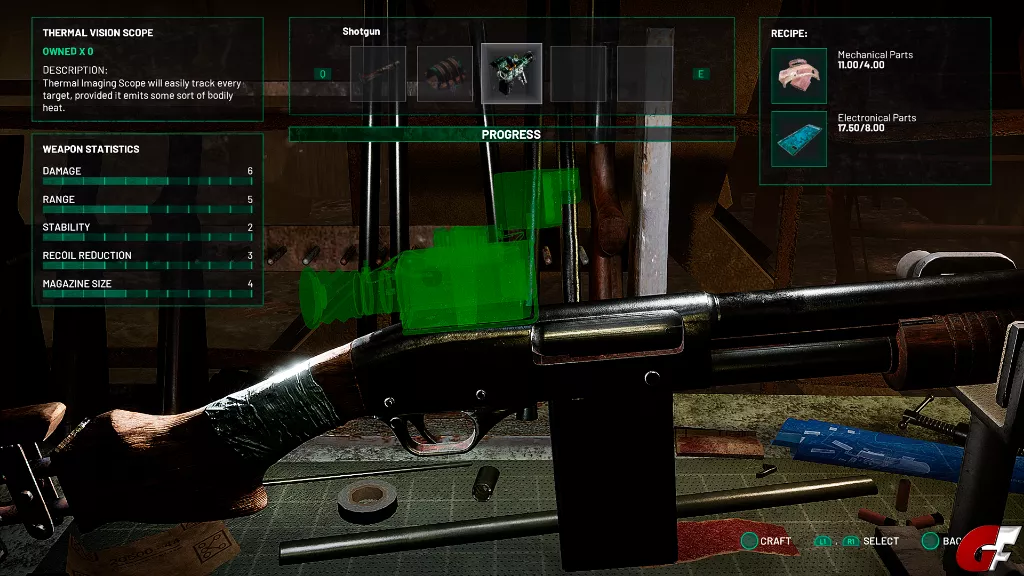Image resolution: width=1024 pixels, height=576 pixels.
Task: Select the thermal vision scope slot
Action: click(511, 73)
